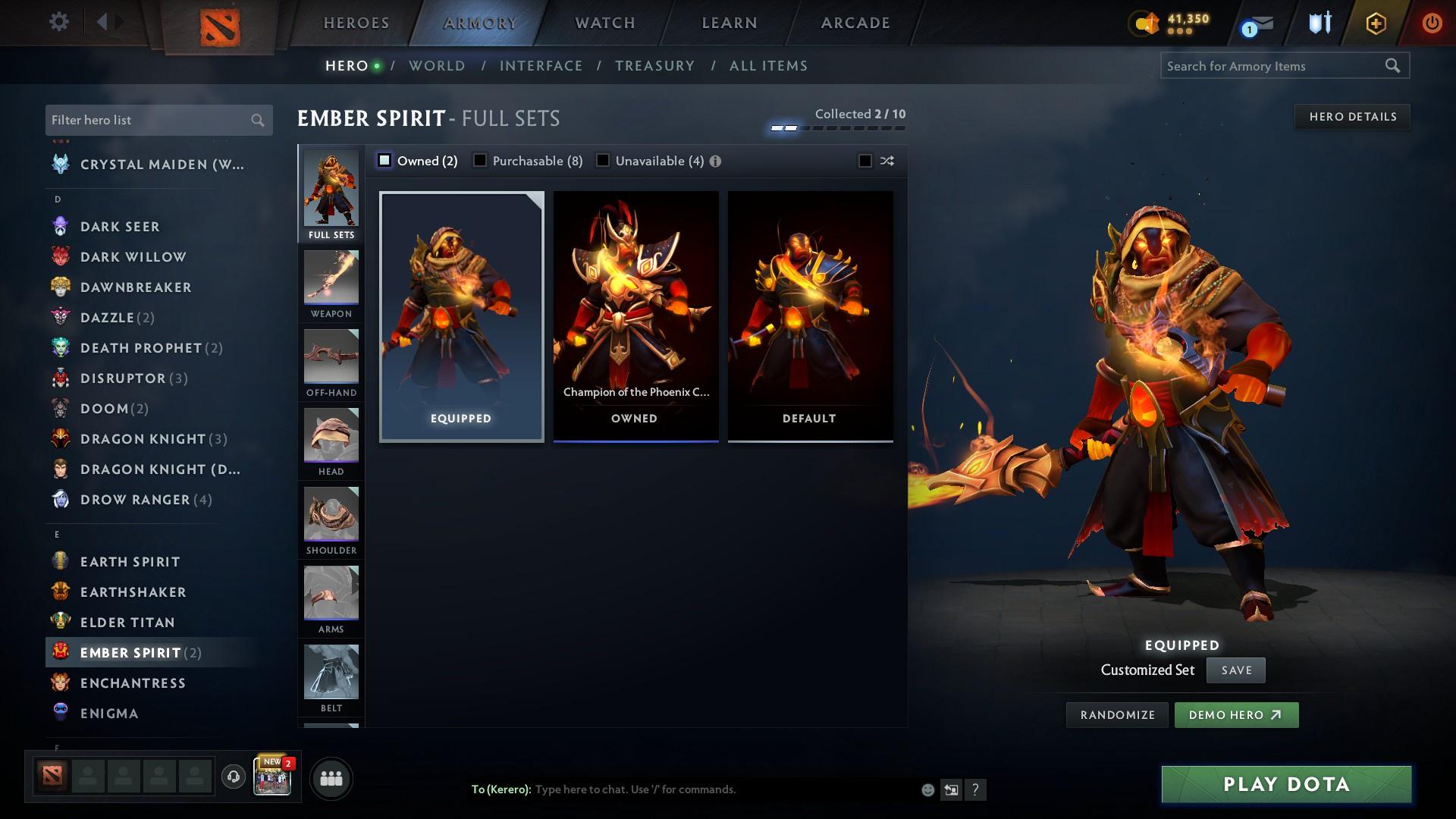
Task: Click the shuffle icon in the filter bar
Action: click(x=886, y=161)
